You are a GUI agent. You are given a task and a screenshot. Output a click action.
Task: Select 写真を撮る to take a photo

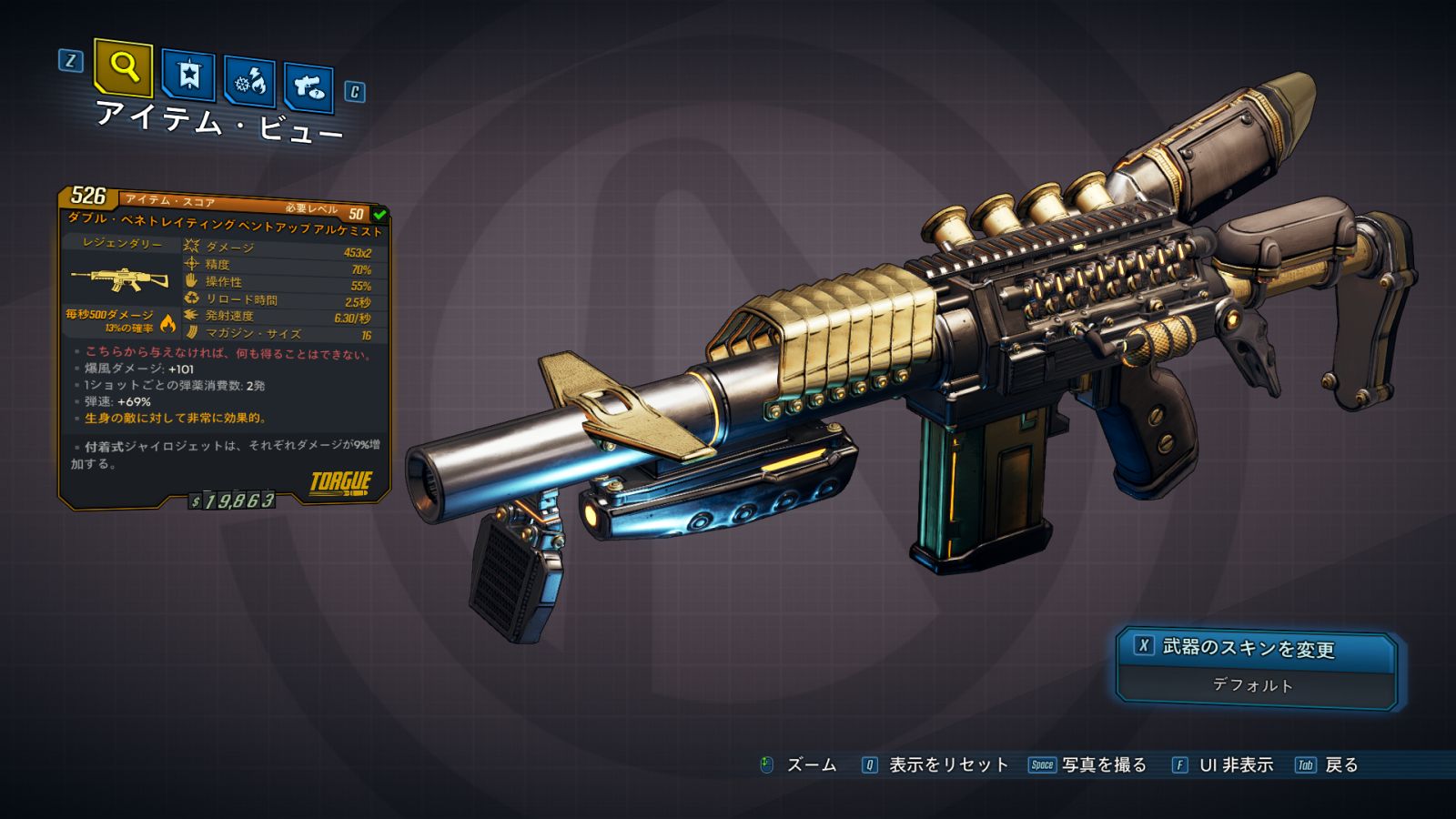pos(1103,765)
